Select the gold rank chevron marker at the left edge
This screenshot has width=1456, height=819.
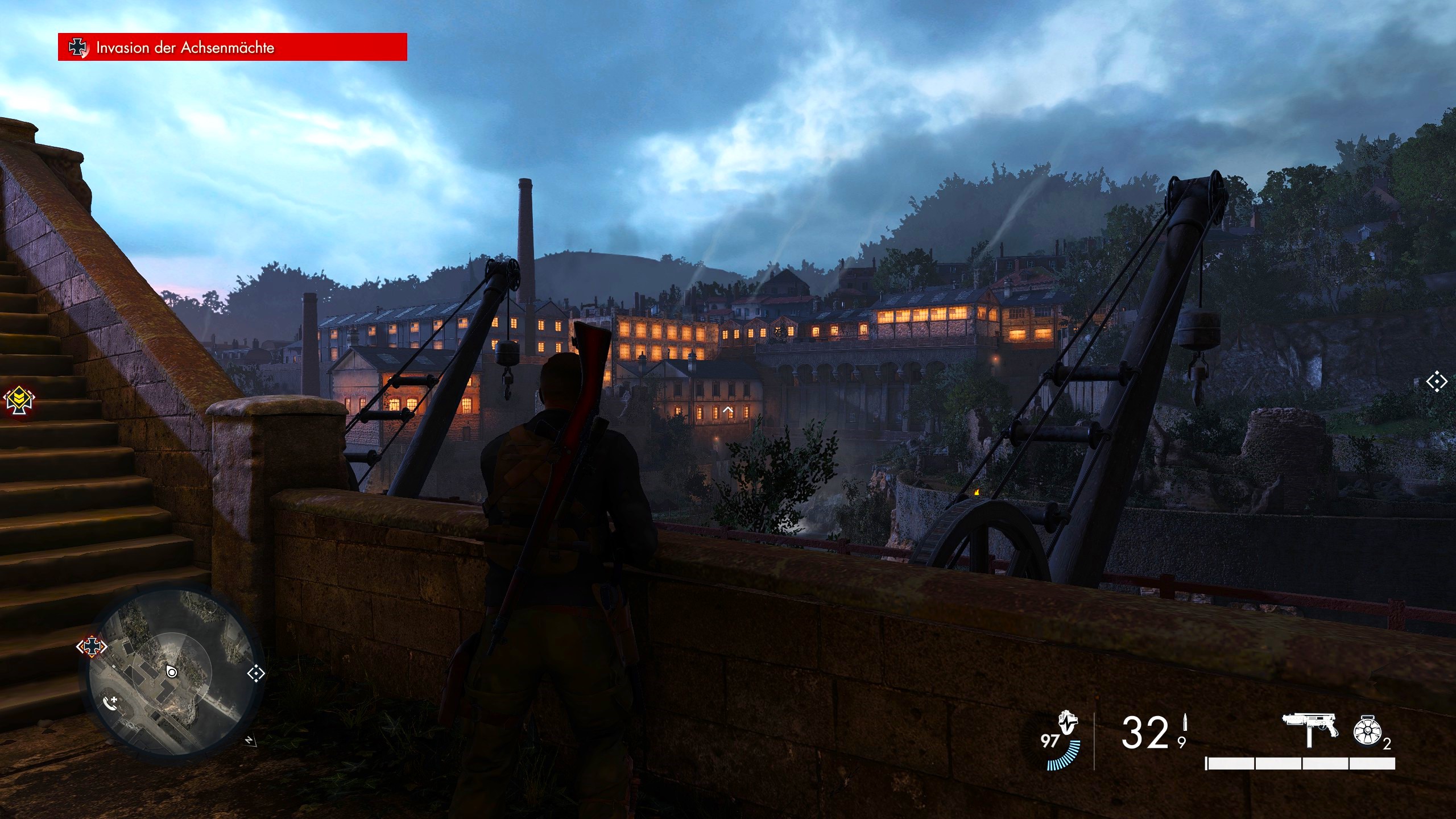click(x=19, y=400)
